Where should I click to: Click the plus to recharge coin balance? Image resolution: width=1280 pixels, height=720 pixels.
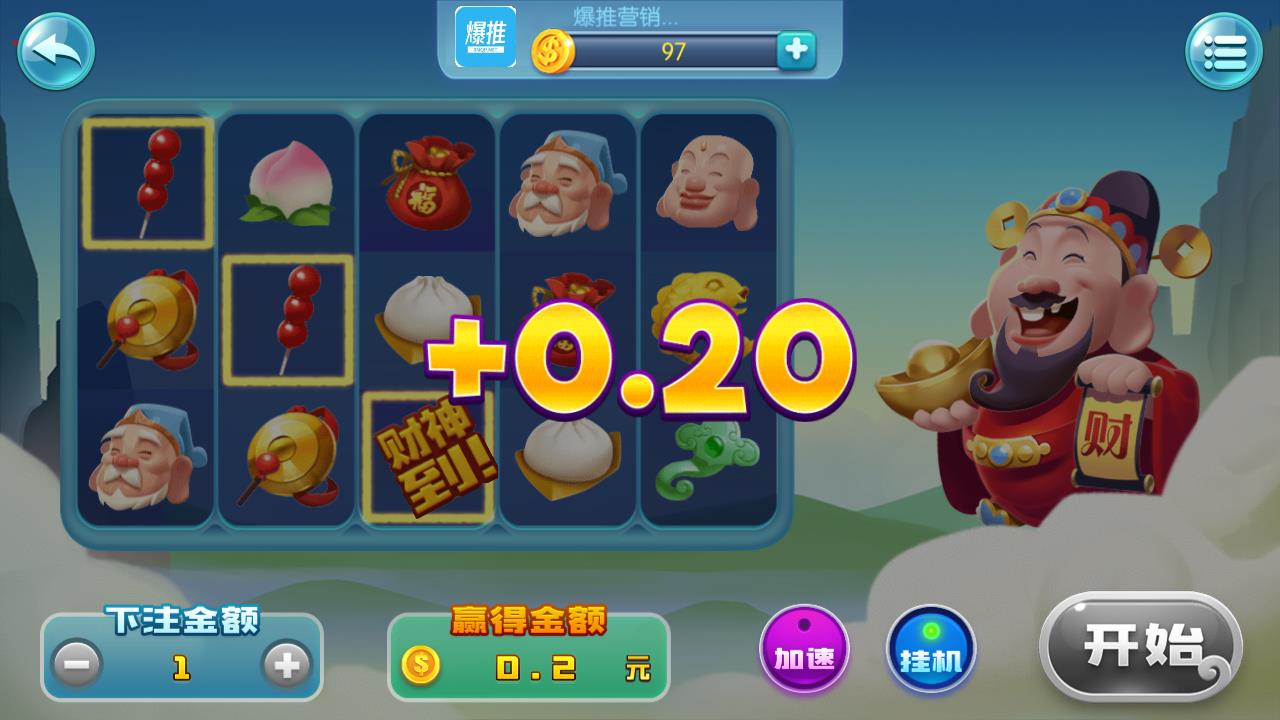point(795,48)
